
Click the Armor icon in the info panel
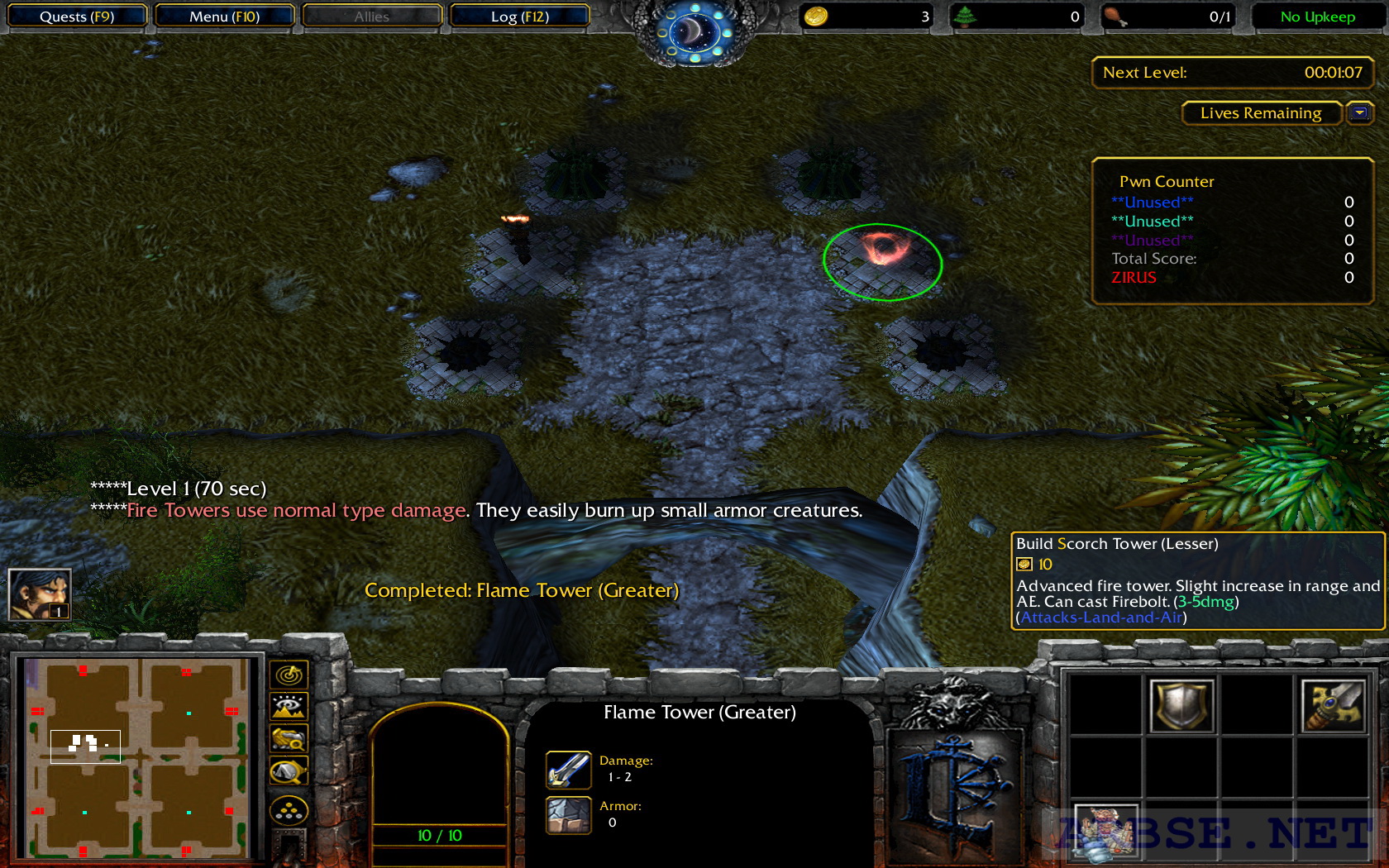click(x=567, y=814)
